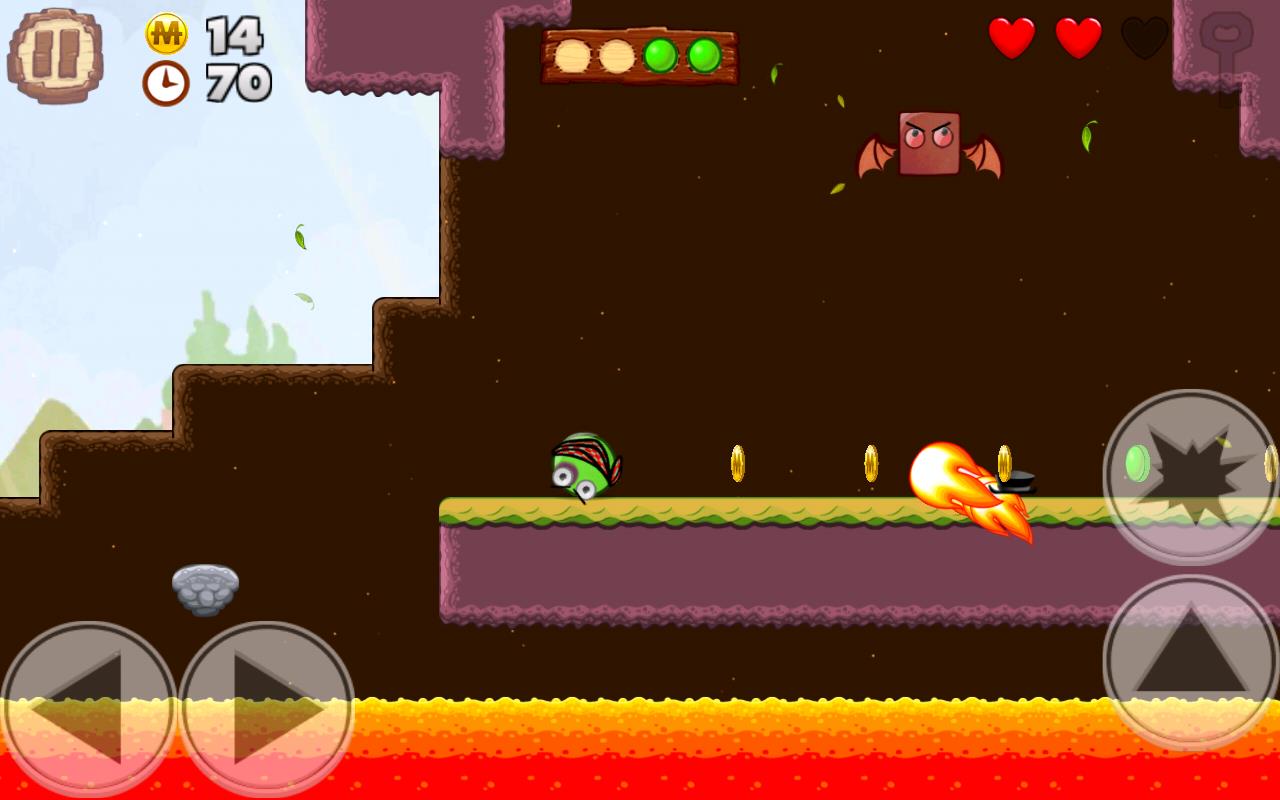Tap the right arrow movement button
The height and width of the screenshot is (800, 1280).
(266, 708)
